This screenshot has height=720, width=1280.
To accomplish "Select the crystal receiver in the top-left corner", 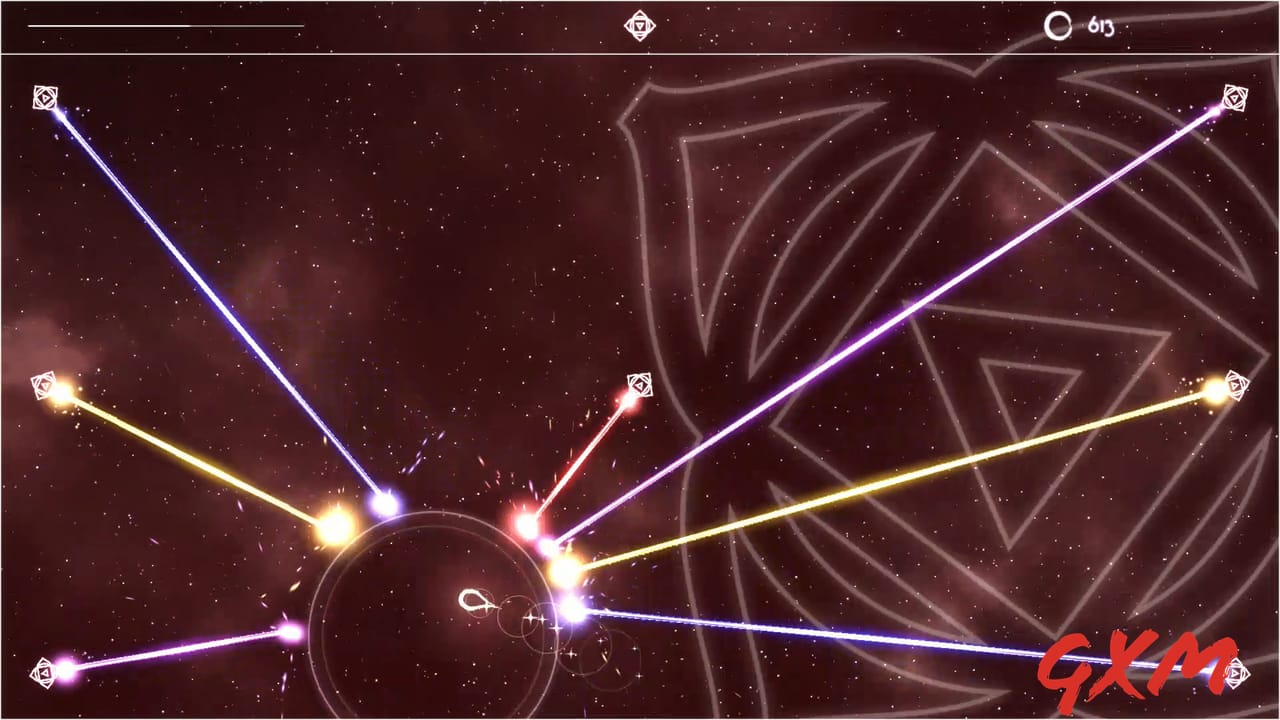I will (45, 97).
